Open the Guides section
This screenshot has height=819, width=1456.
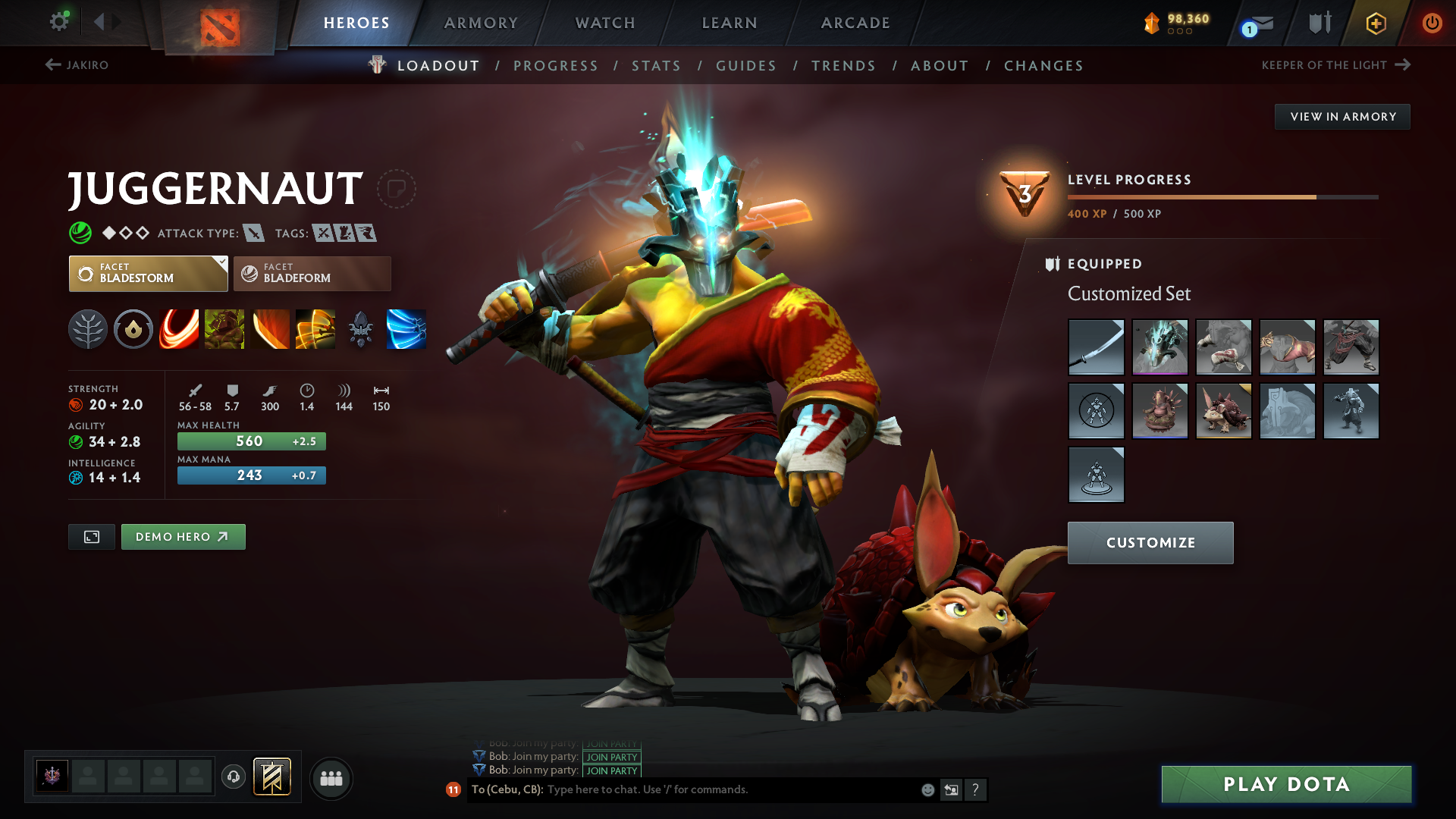pyautogui.click(x=746, y=66)
